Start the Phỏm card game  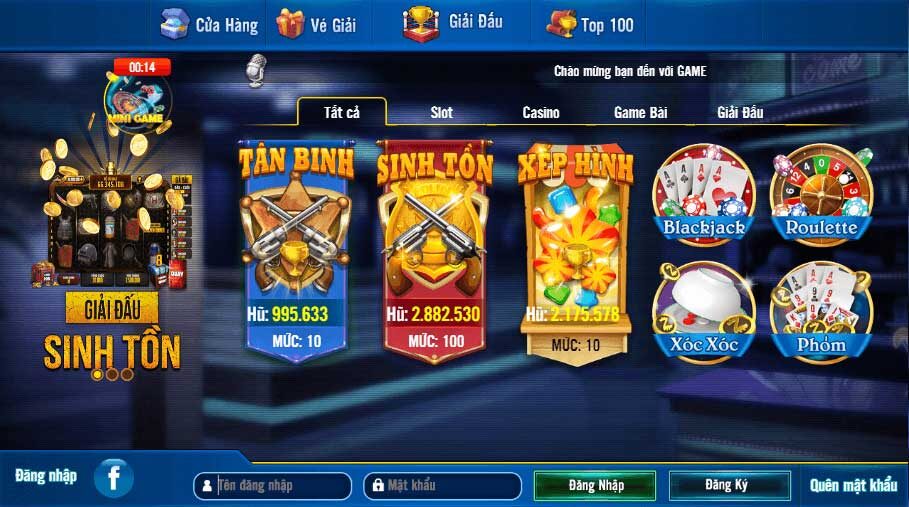821,312
